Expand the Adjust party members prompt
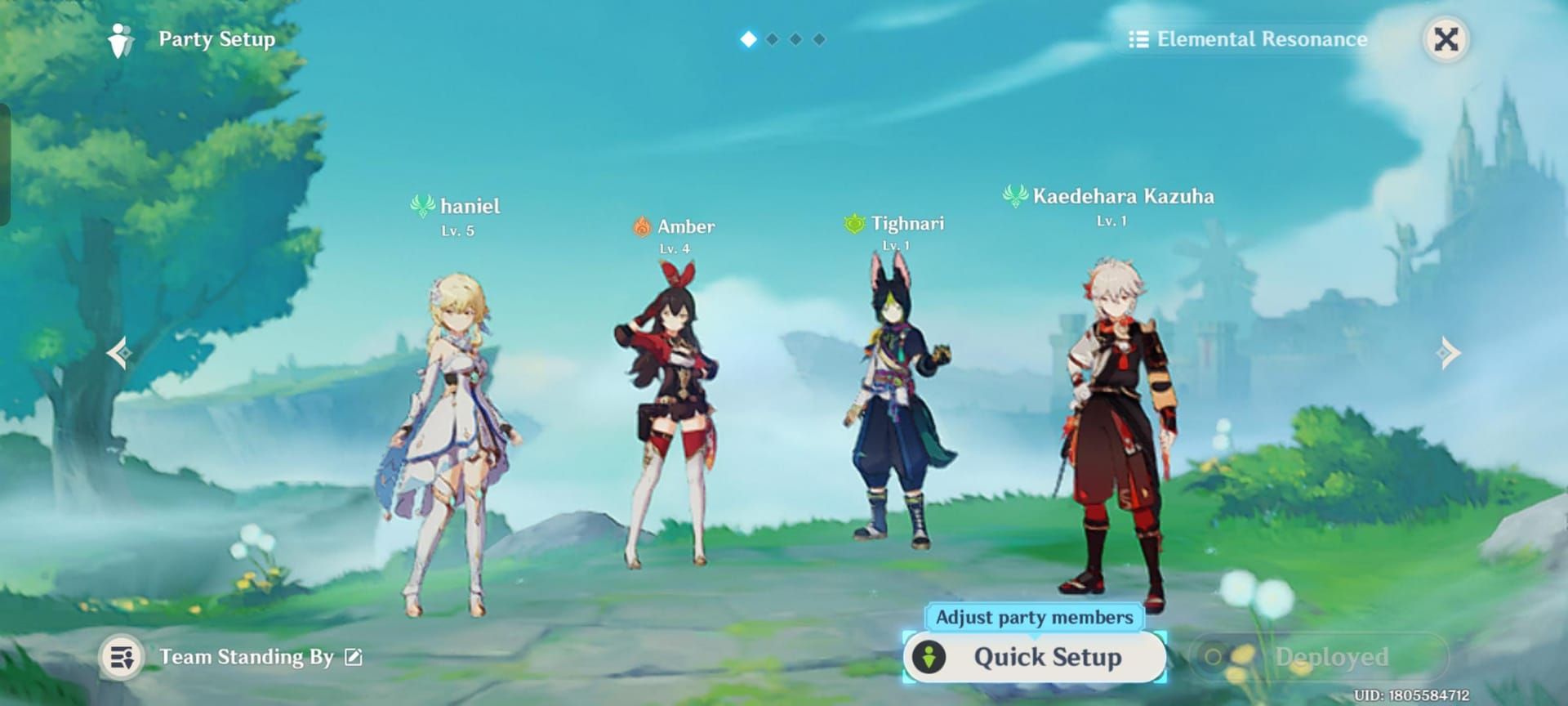Screen dimensions: 1568x706 1034,618
